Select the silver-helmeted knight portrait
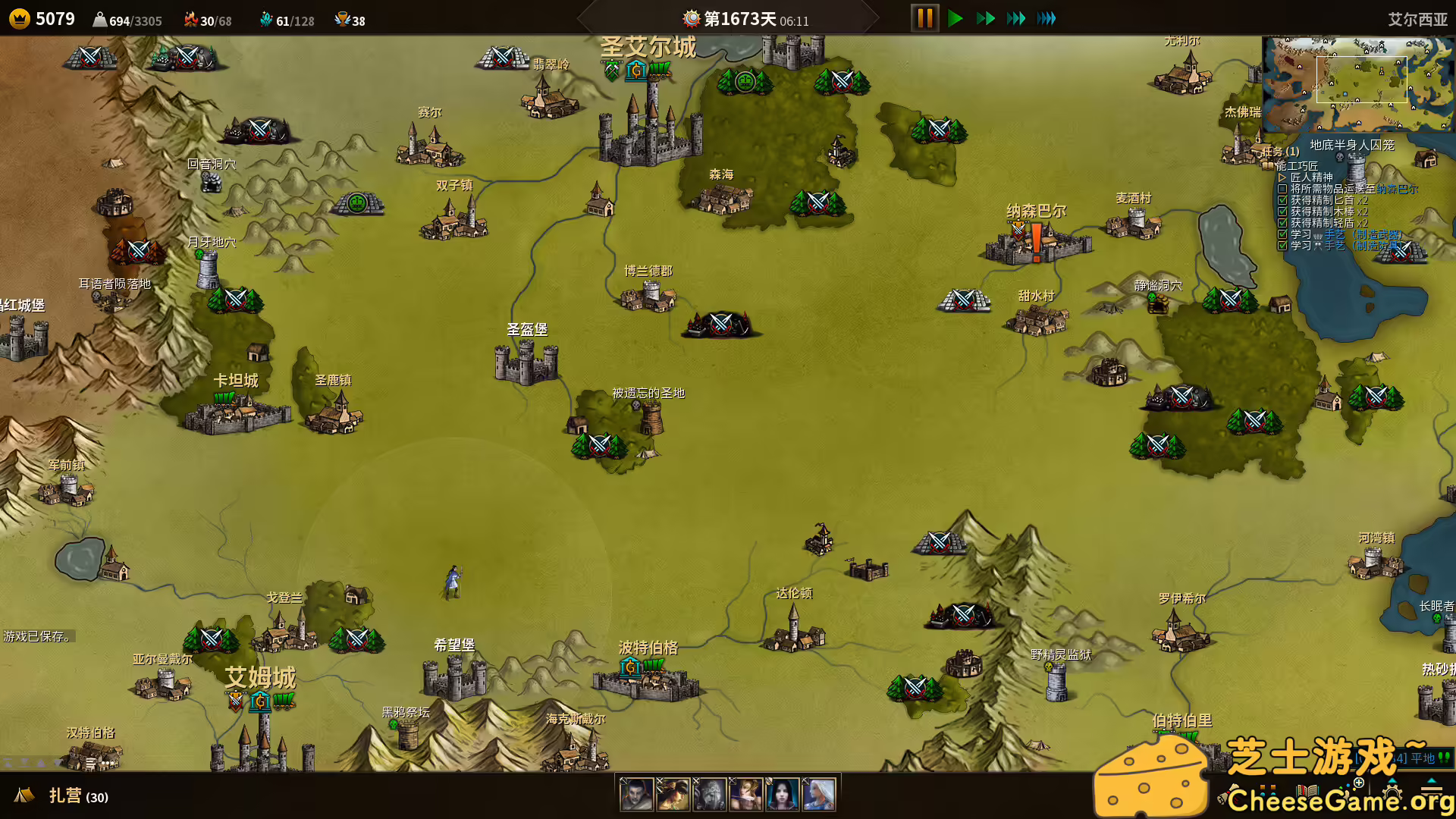The height and width of the screenshot is (819, 1456). click(x=709, y=794)
